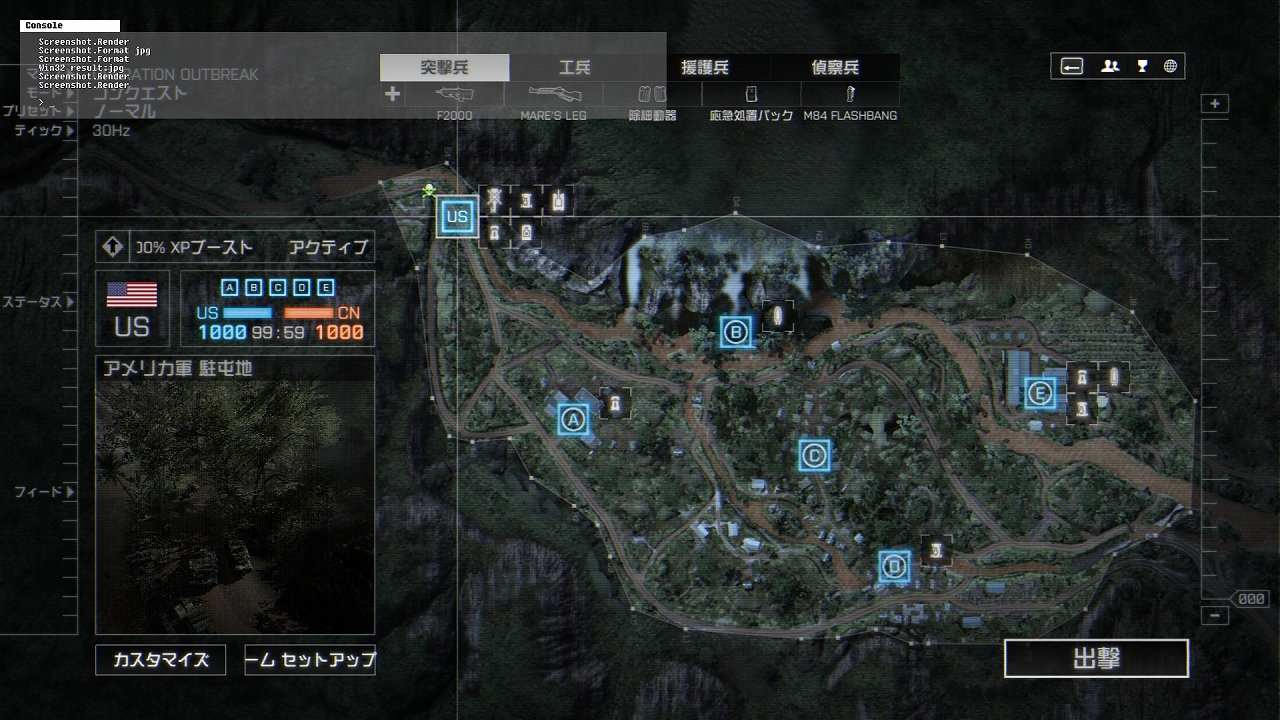Image resolution: width=1280 pixels, height=720 pixels.
Task: Switch to the 突撃兵 class tab
Action: coord(444,68)
